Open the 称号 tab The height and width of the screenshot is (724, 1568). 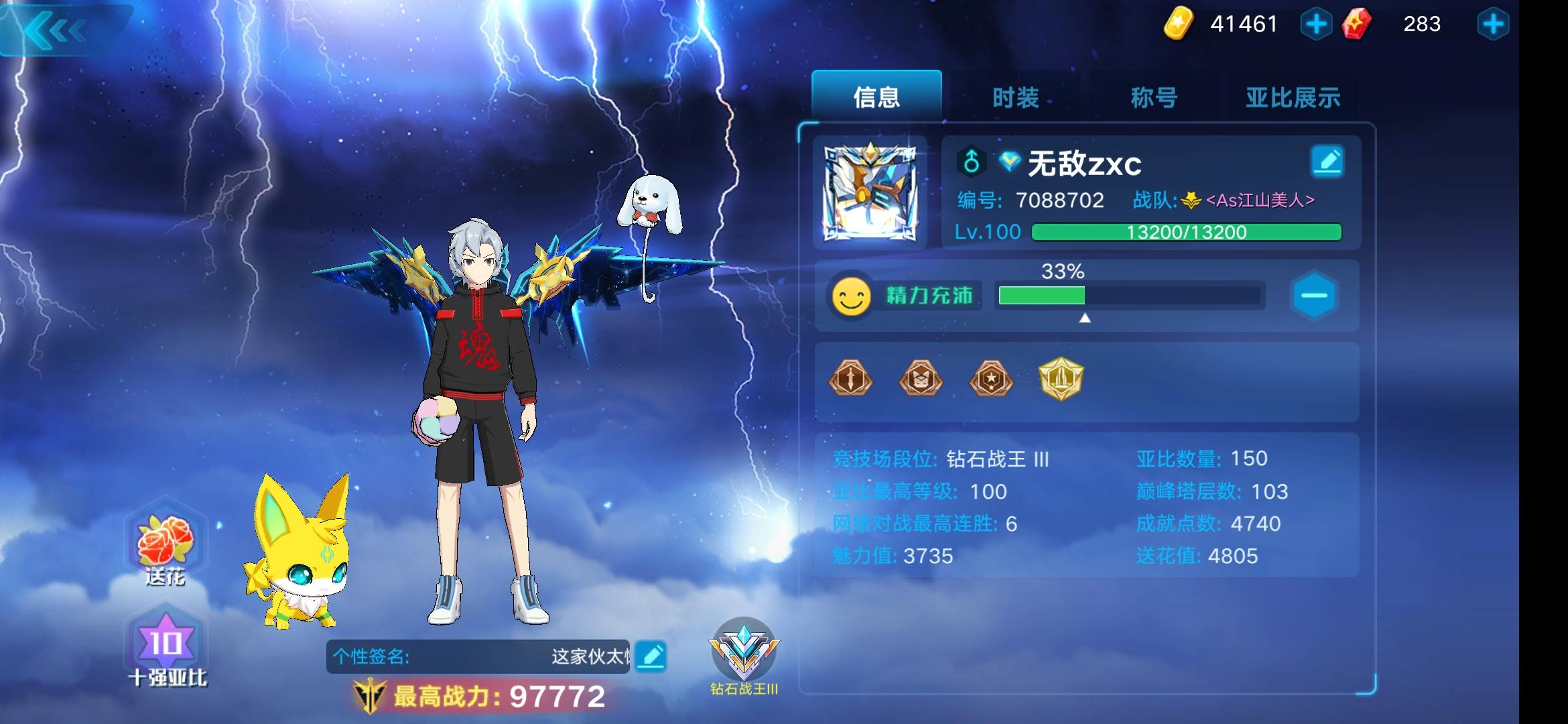1155,98
